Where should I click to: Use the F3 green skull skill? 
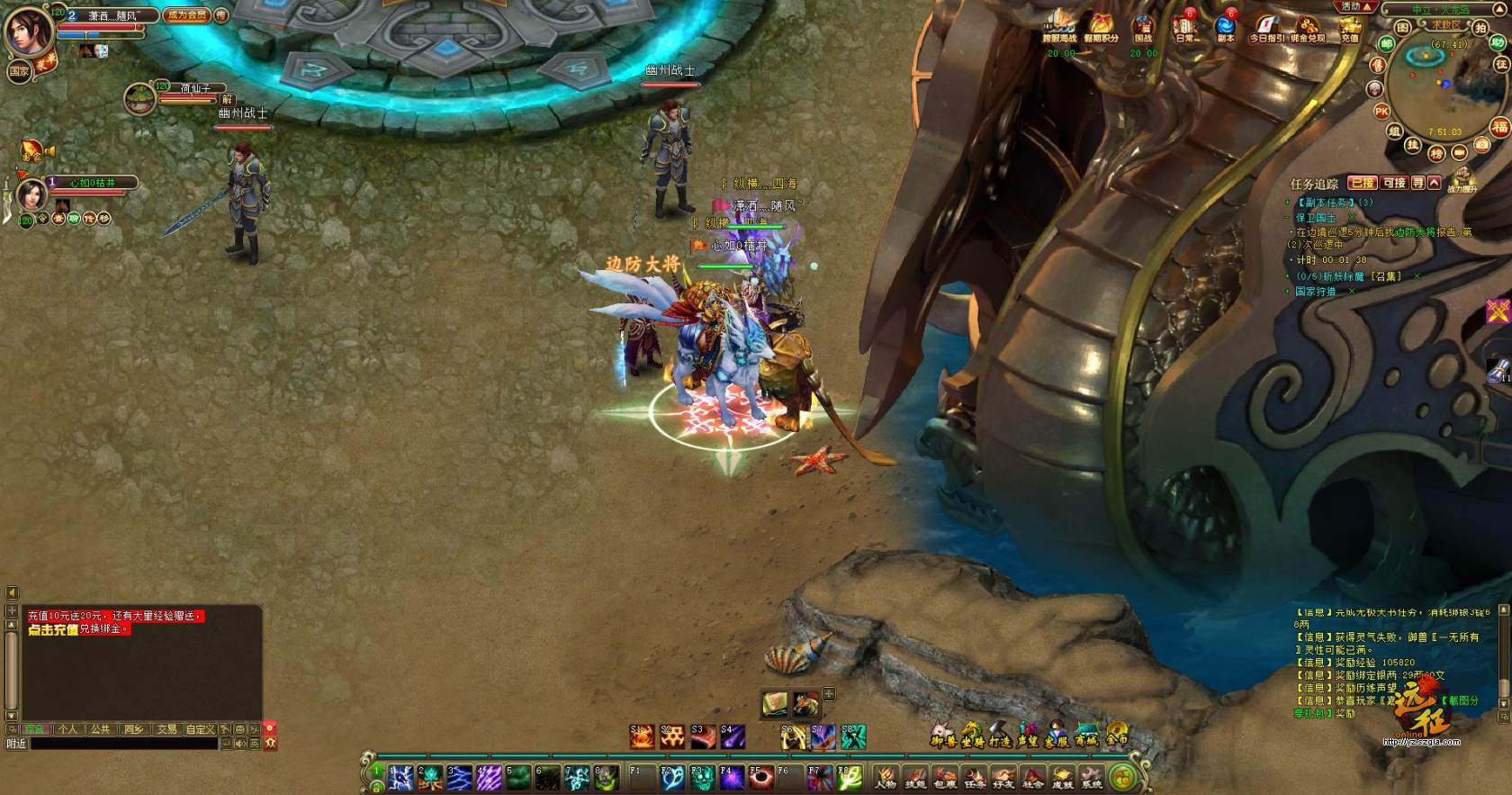[x=702, y=776]
